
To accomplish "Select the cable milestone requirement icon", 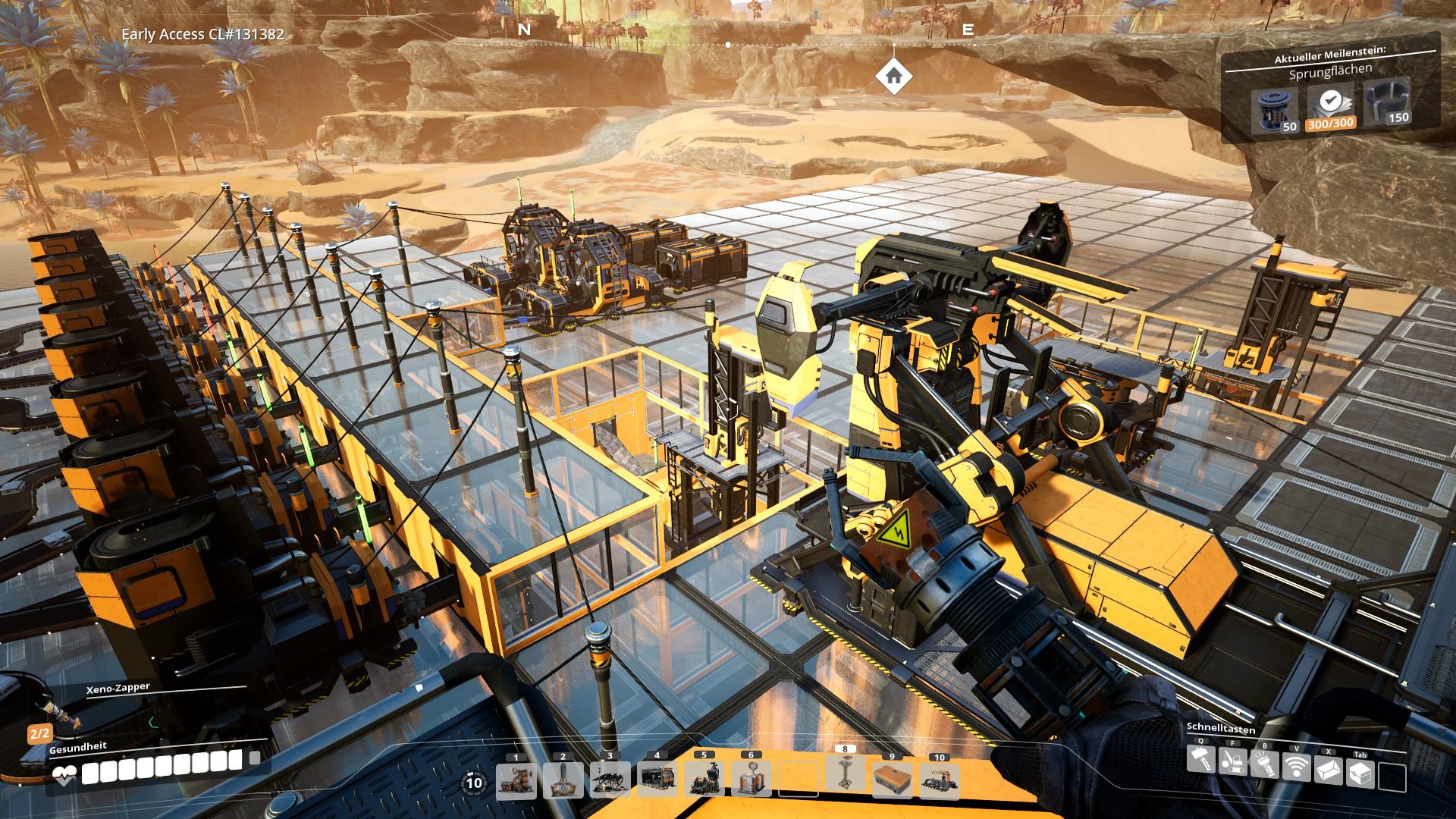I will [x=1387, y=104].
